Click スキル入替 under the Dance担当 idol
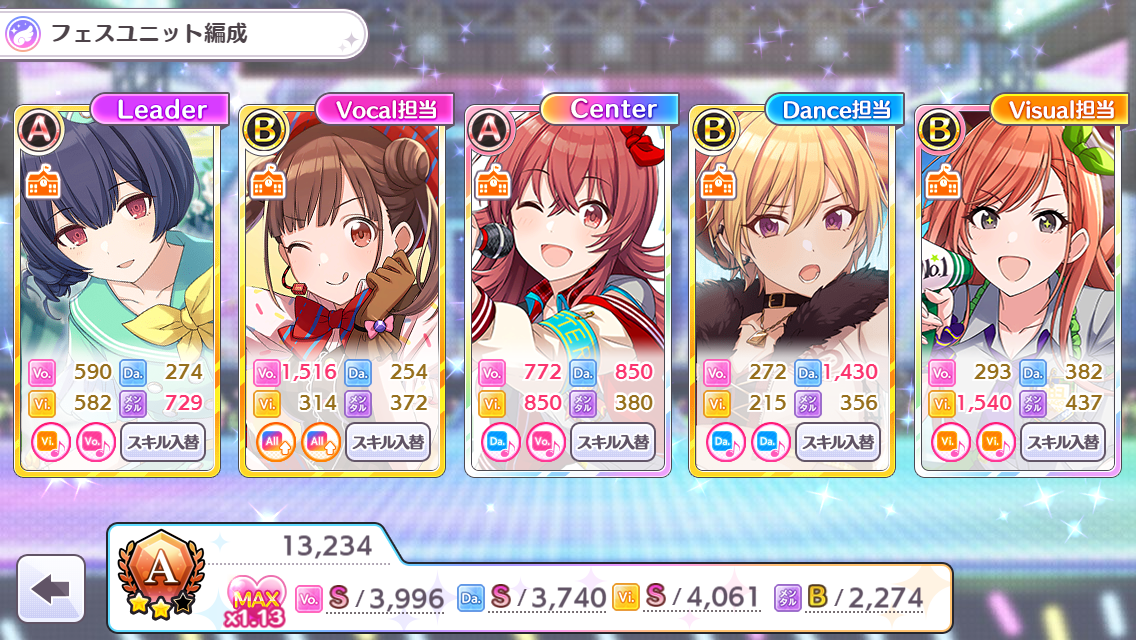The image size is (1136, 640). [x=838, y=441]
